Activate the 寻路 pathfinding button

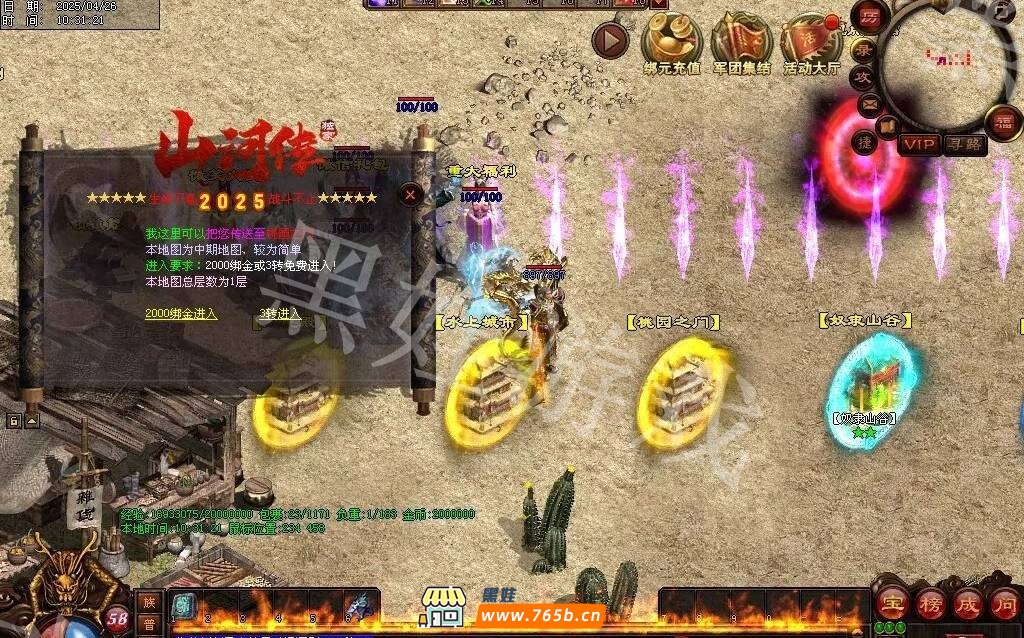click(x=964, y=144)
